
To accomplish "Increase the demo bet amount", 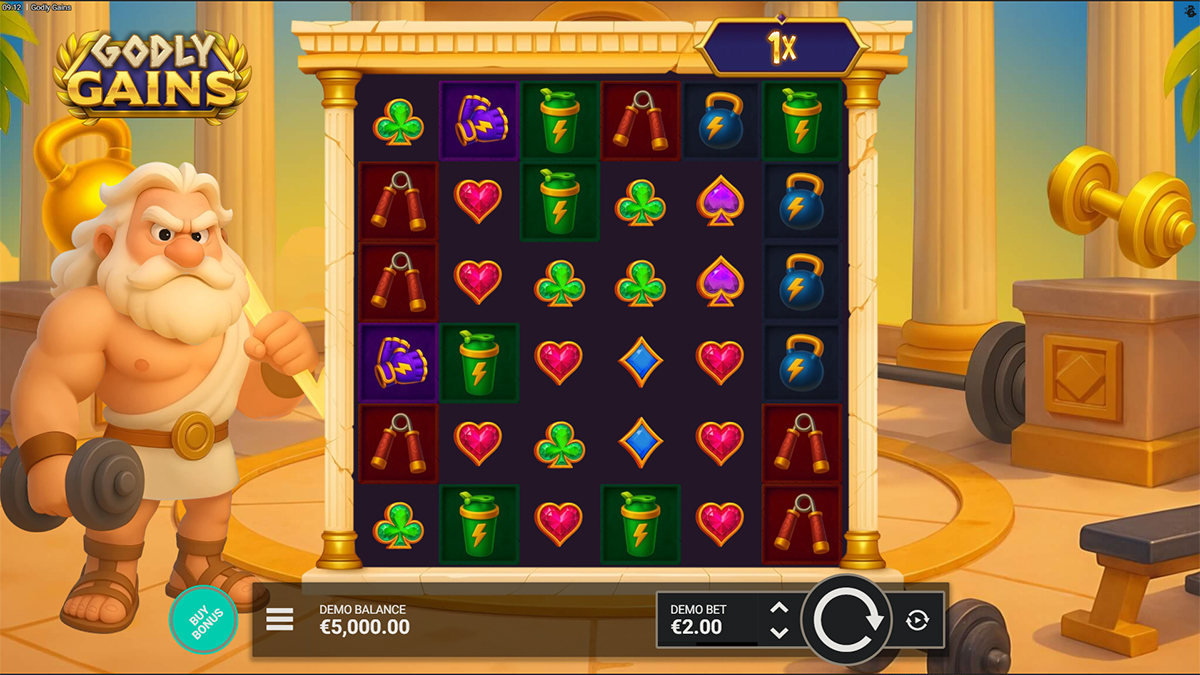I will tap(780, 608).
